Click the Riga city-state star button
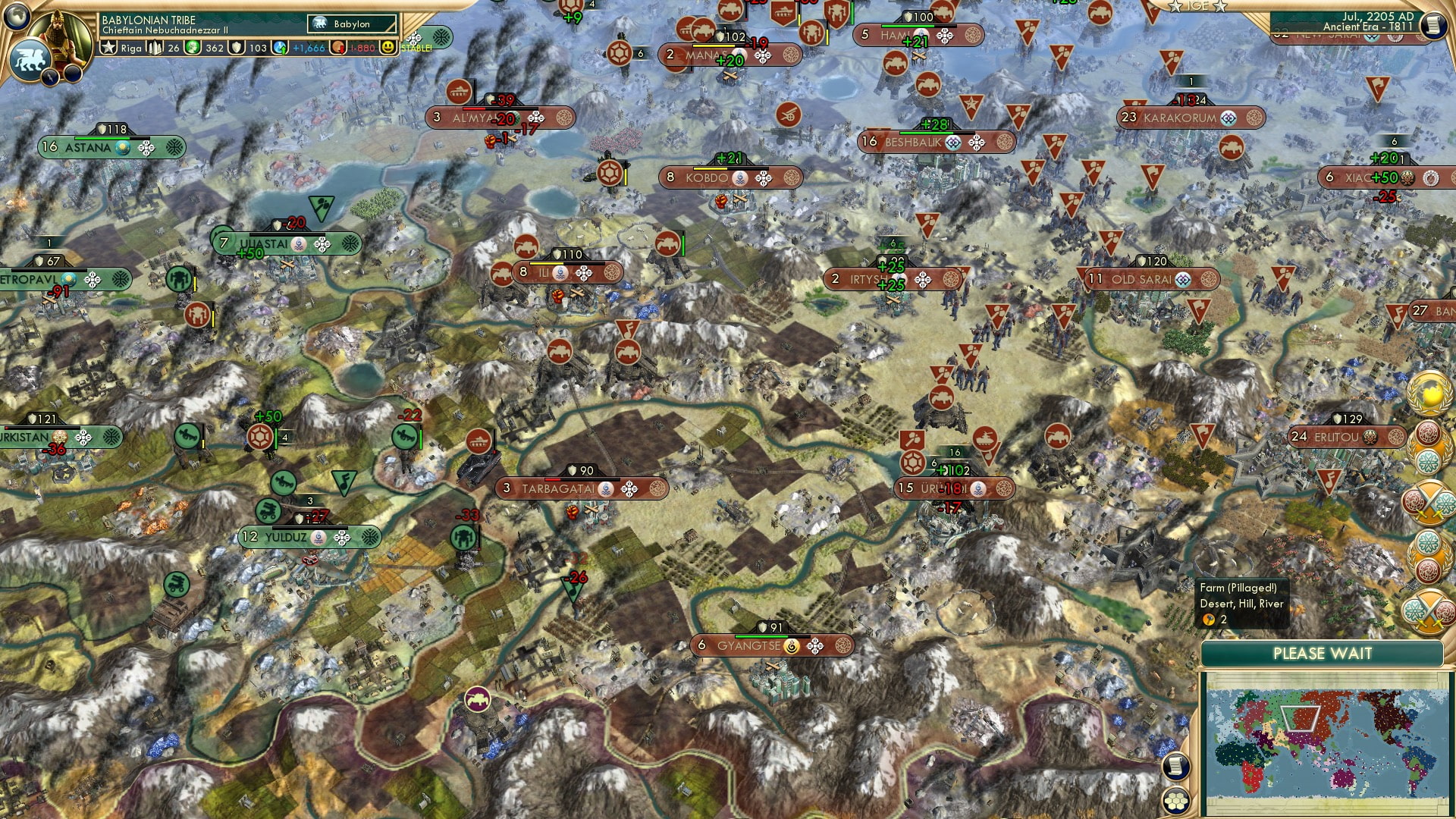Image resolution: width=1456 pixels, height=819 pixels. click(109, 47)
